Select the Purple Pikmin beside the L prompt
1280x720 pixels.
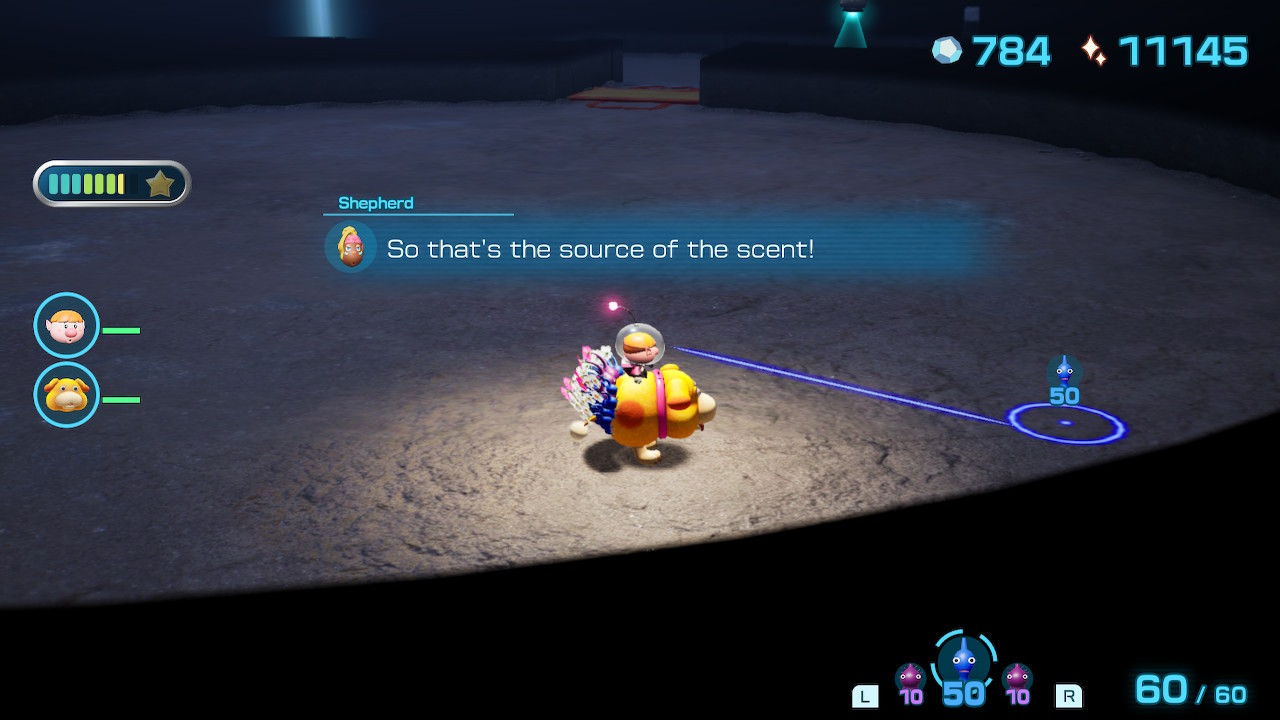click(910, 679)
